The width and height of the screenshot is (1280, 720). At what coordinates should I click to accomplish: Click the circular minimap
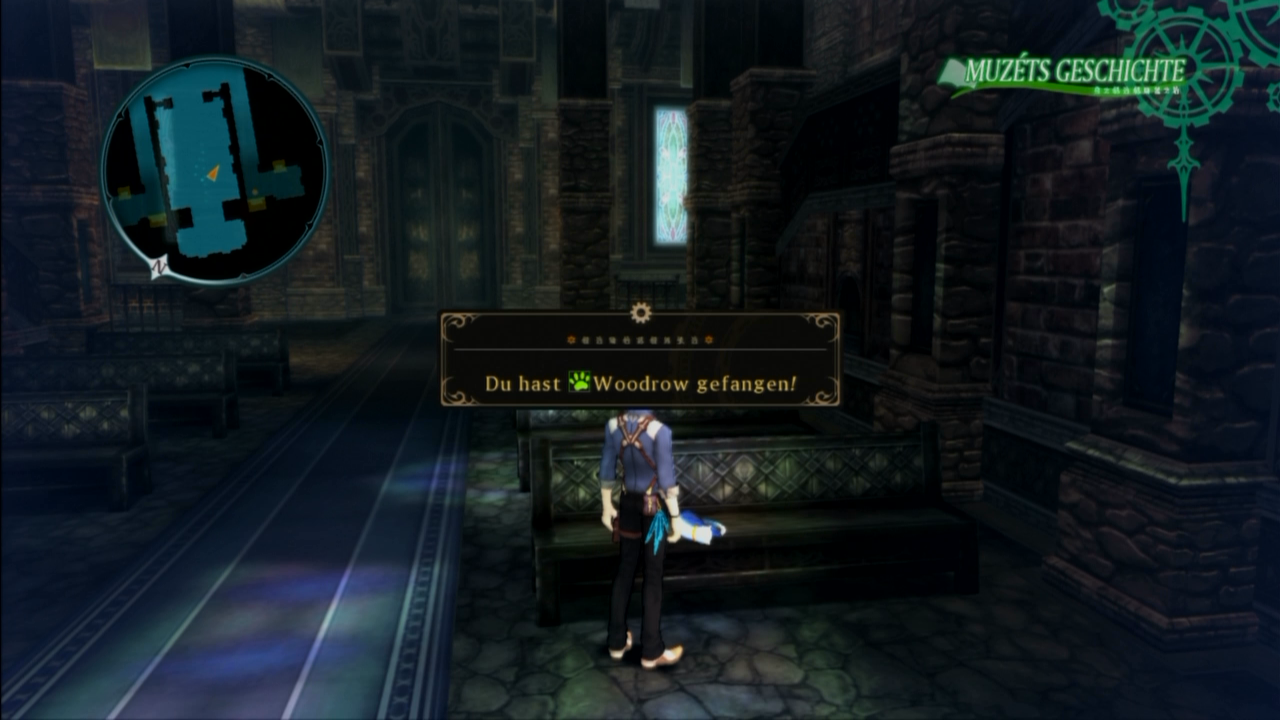click(x=214, y=168)
